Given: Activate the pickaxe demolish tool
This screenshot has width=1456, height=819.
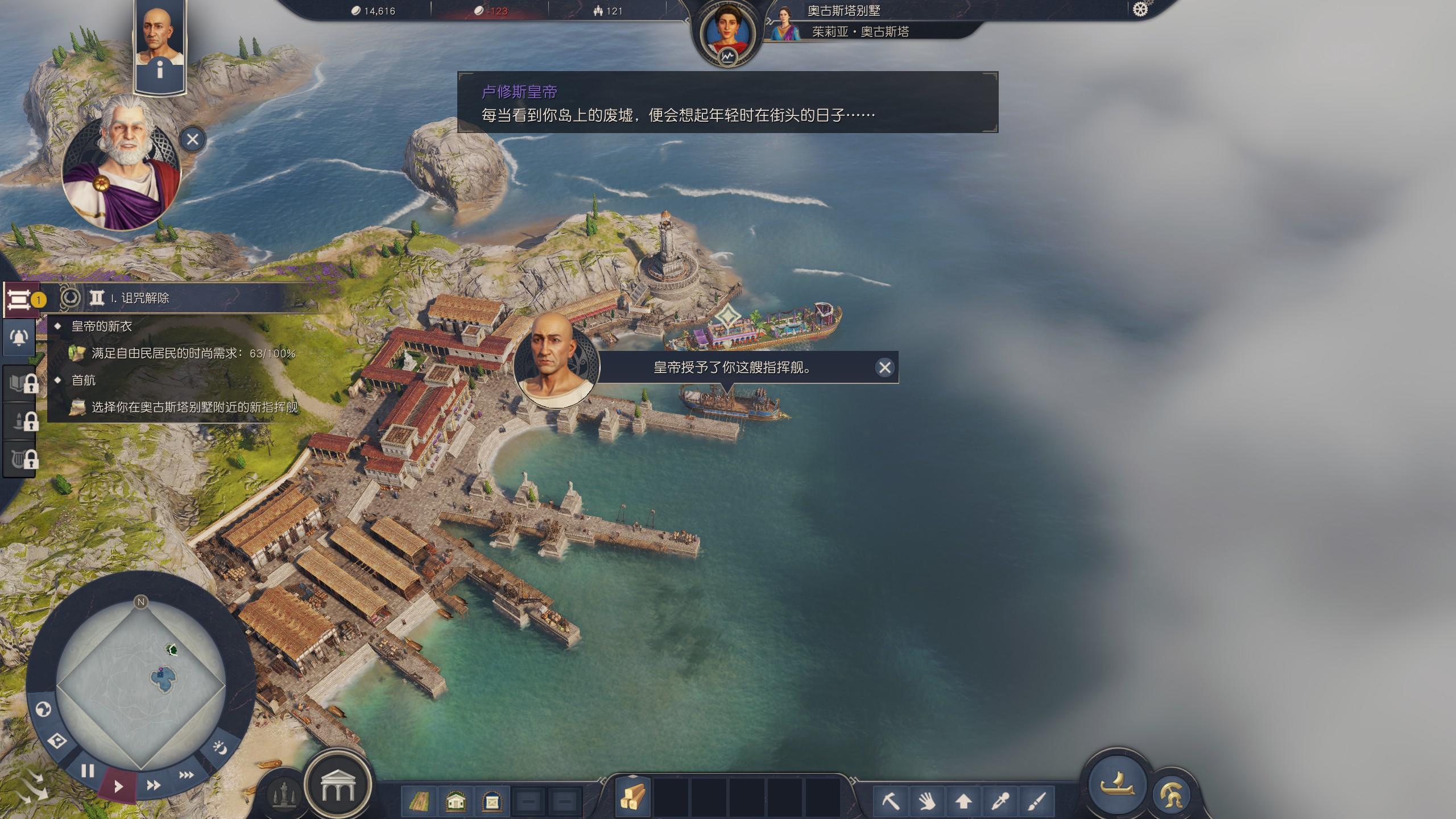Looking at the screenshot, I should click(x=891, y=802).
